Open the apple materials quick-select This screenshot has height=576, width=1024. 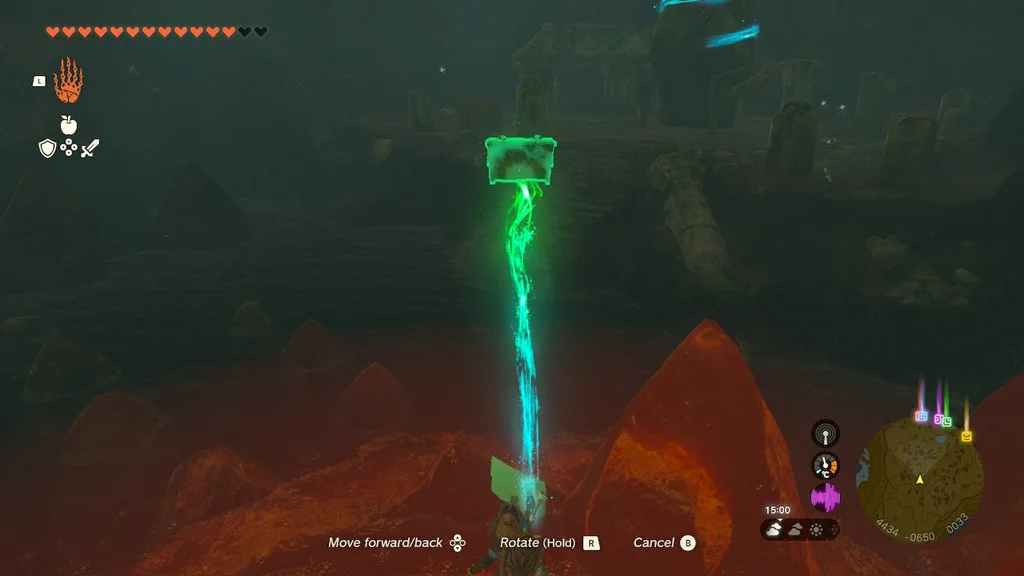(68, 125)
